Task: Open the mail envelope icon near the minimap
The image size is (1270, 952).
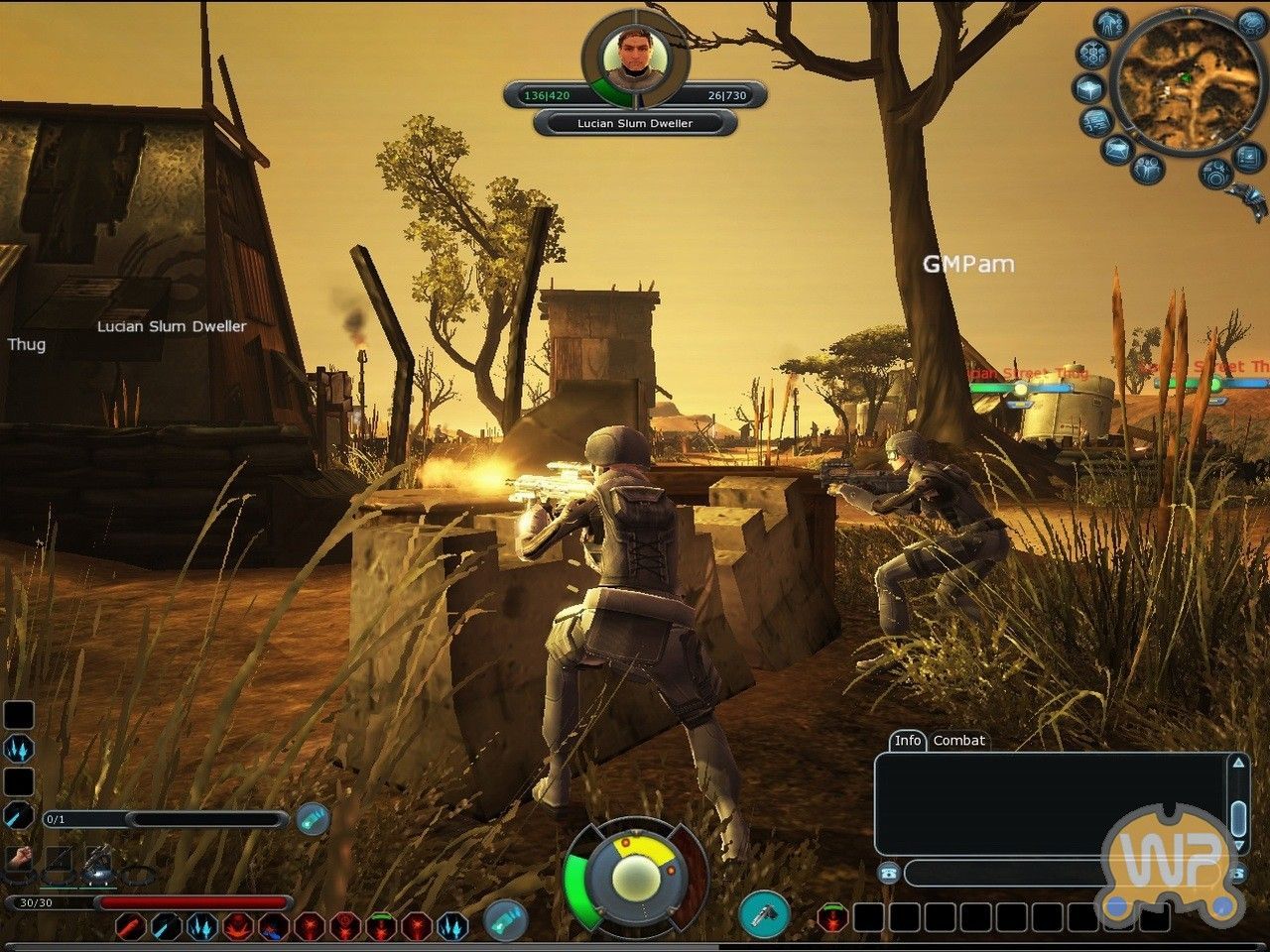Action: (x=1118, y=149)
